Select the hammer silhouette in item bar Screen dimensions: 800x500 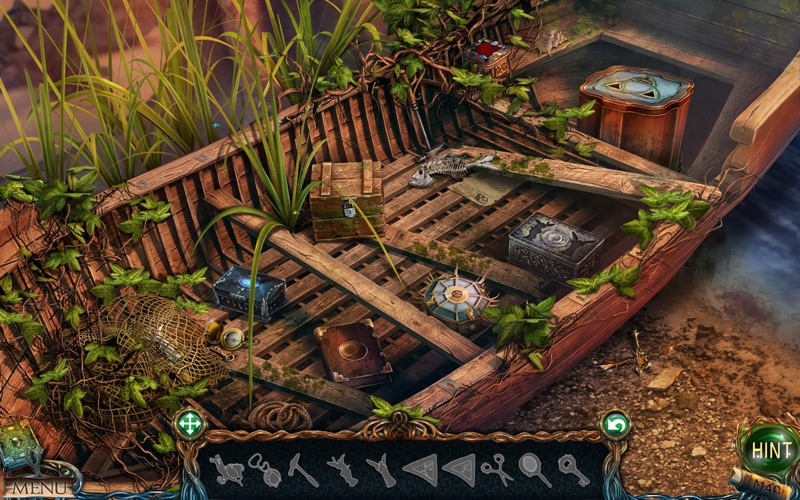click(x=303, y=469)
